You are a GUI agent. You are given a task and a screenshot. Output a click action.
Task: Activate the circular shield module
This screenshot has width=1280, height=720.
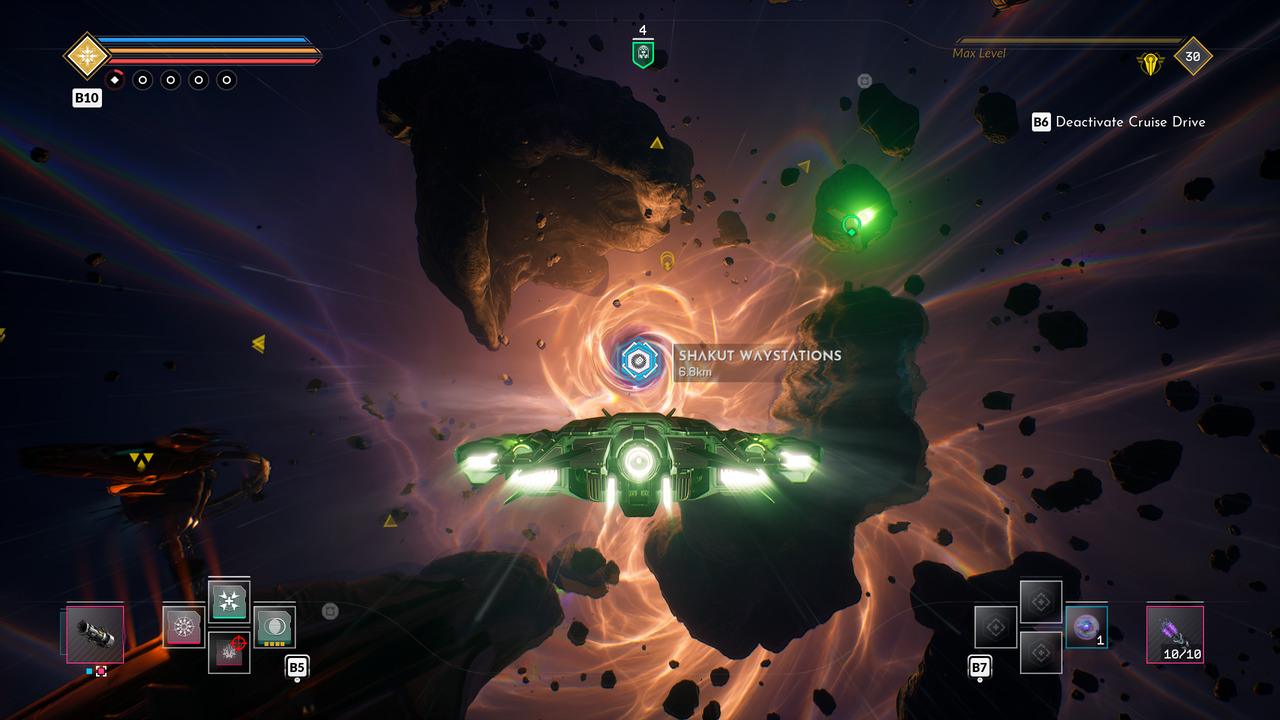pos(274,627)
